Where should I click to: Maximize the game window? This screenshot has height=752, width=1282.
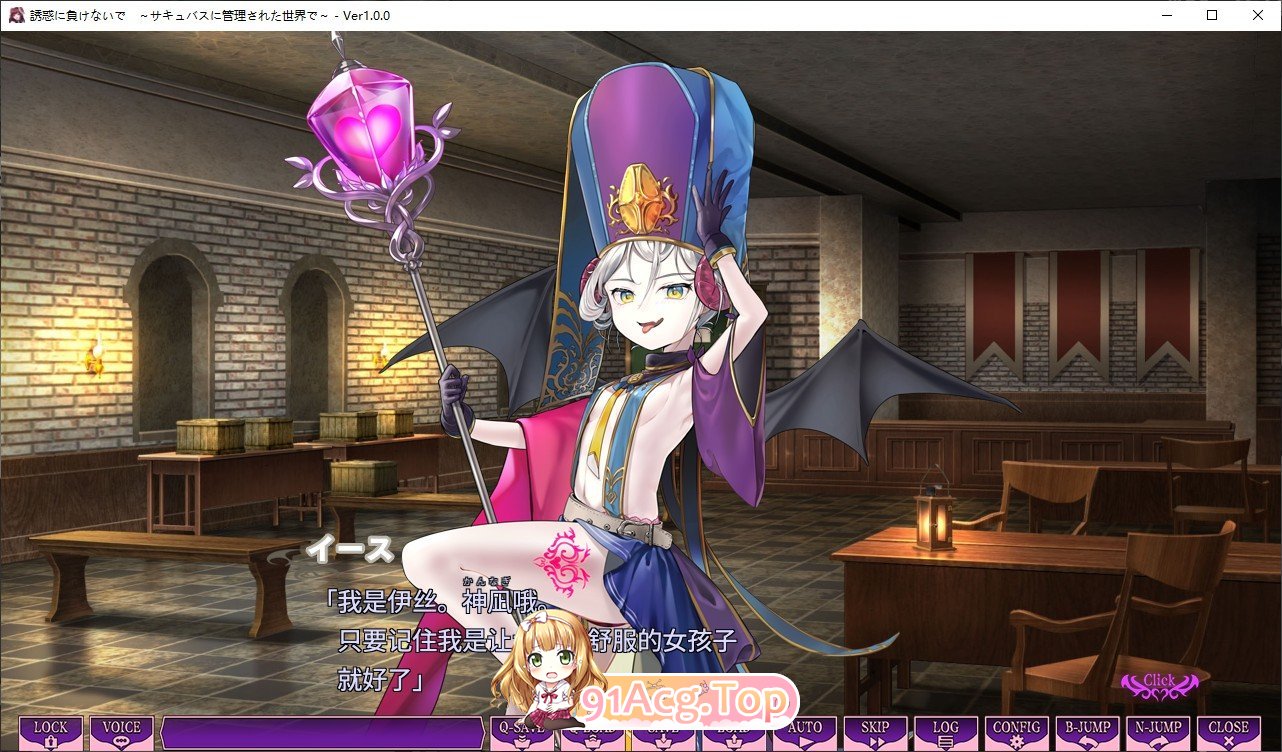(1212, 15)
